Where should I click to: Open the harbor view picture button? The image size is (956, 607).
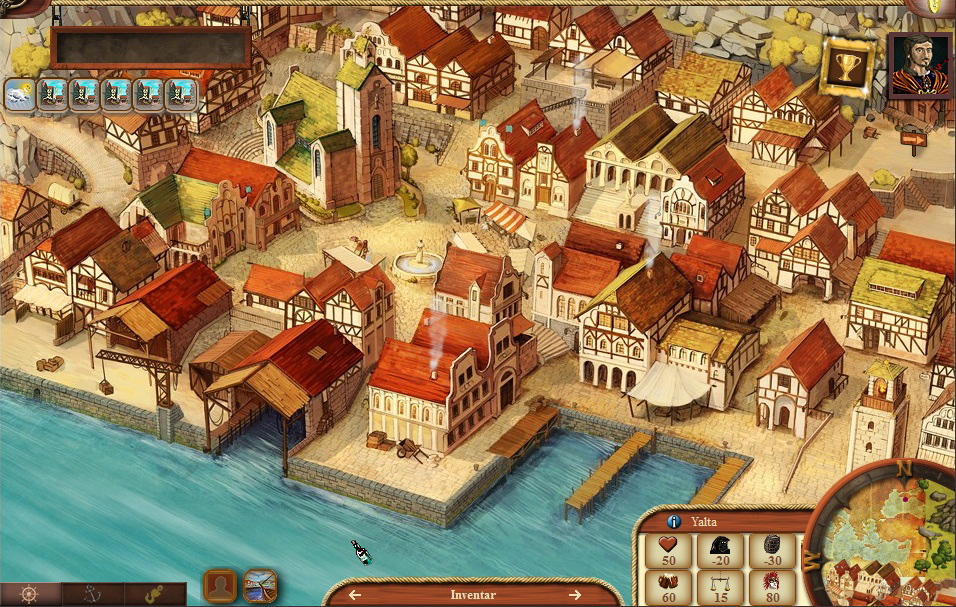pyautogui.click(x=260, y=585)
